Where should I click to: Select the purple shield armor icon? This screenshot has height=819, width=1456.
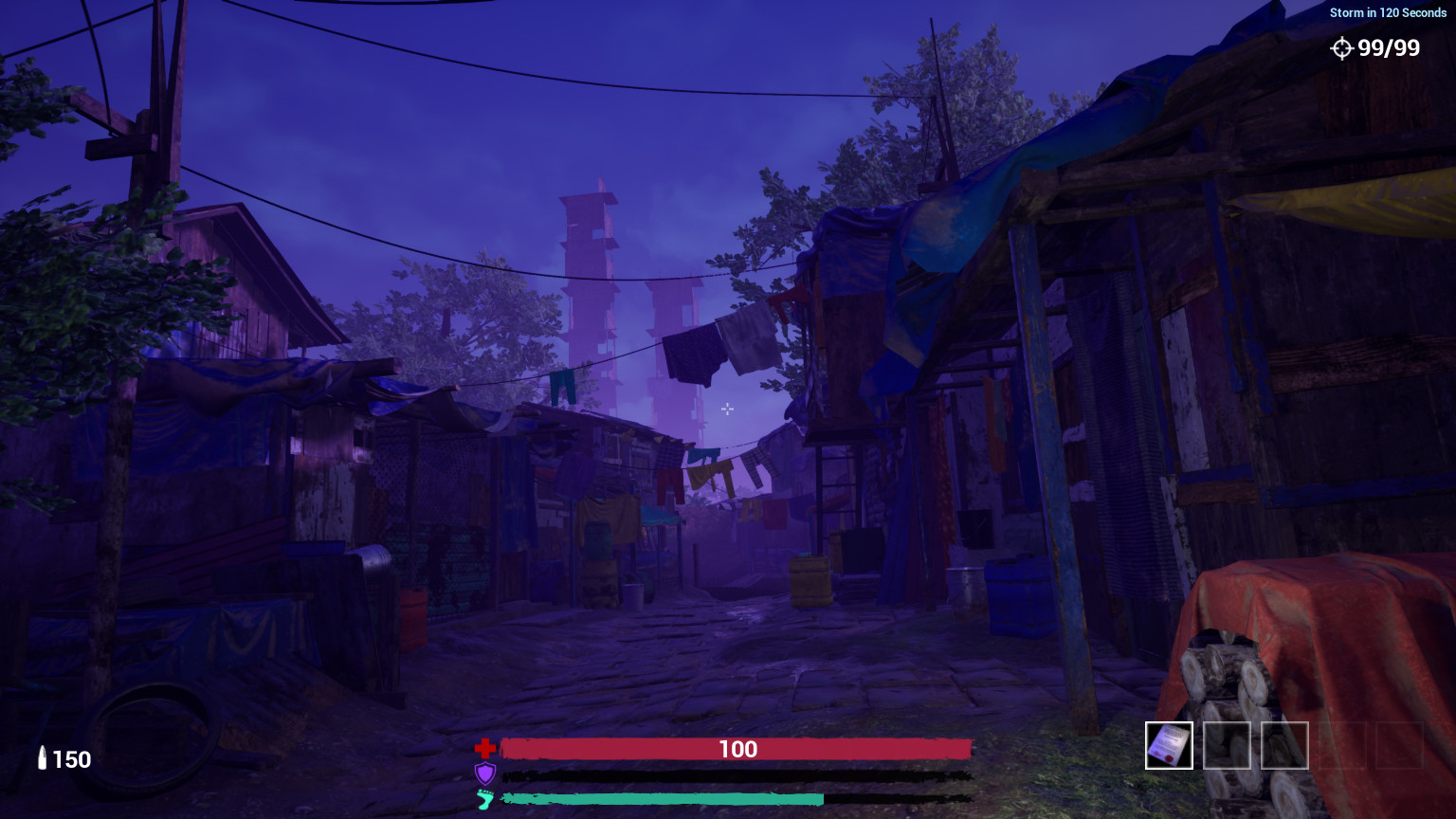(484, 773)
